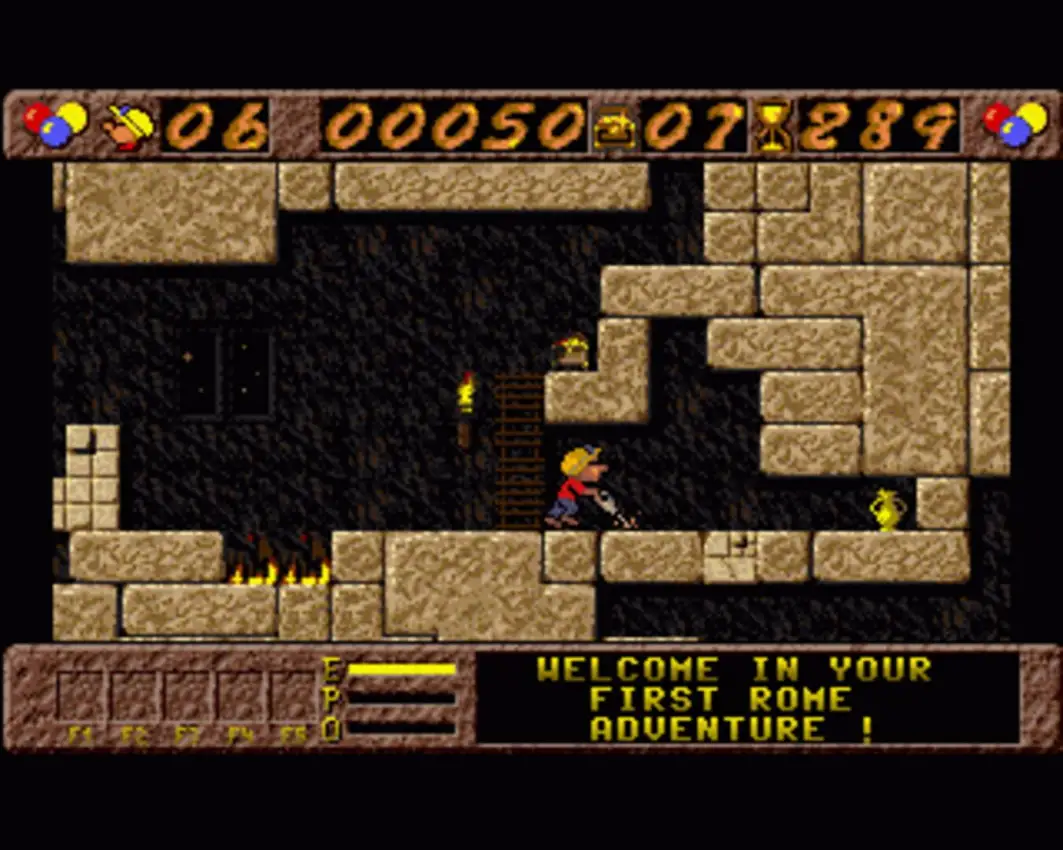The height and width of the screenshot is (850, 1063).
Task: Select the inventory slot labeled F1
Action: [x=80, y=697]
